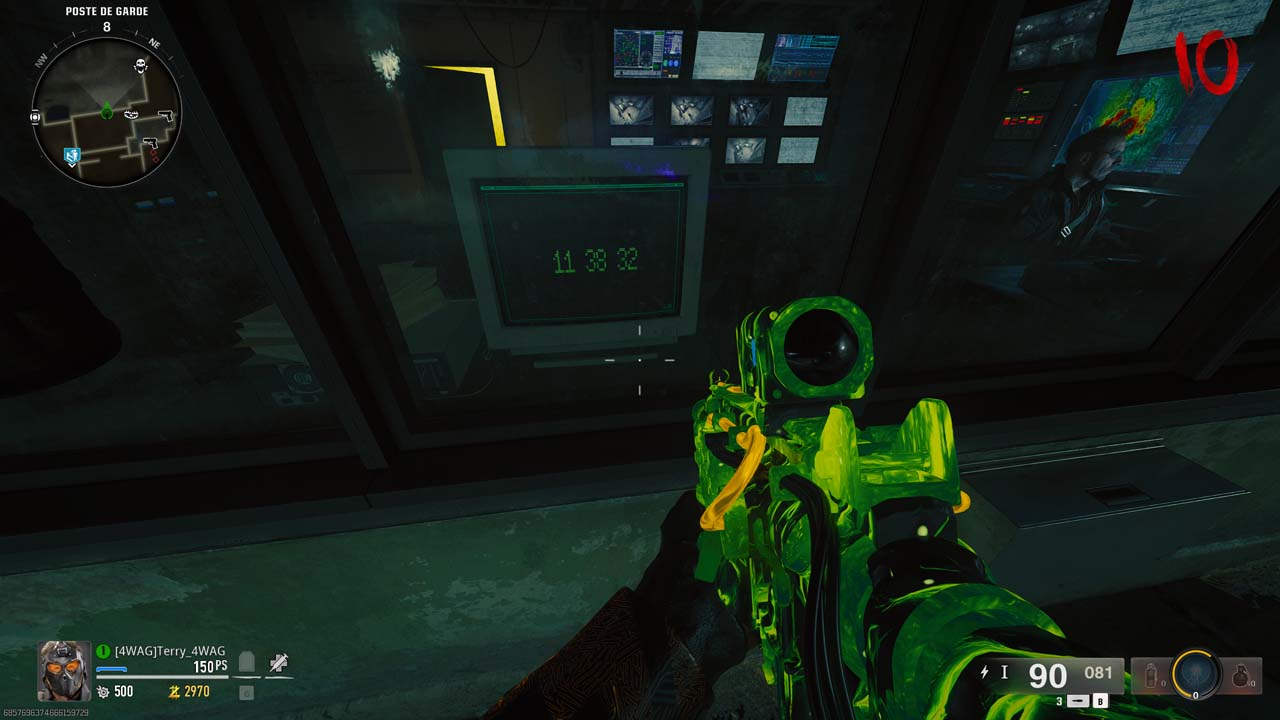Select the round lethal grenade slot

(1242, 676)
